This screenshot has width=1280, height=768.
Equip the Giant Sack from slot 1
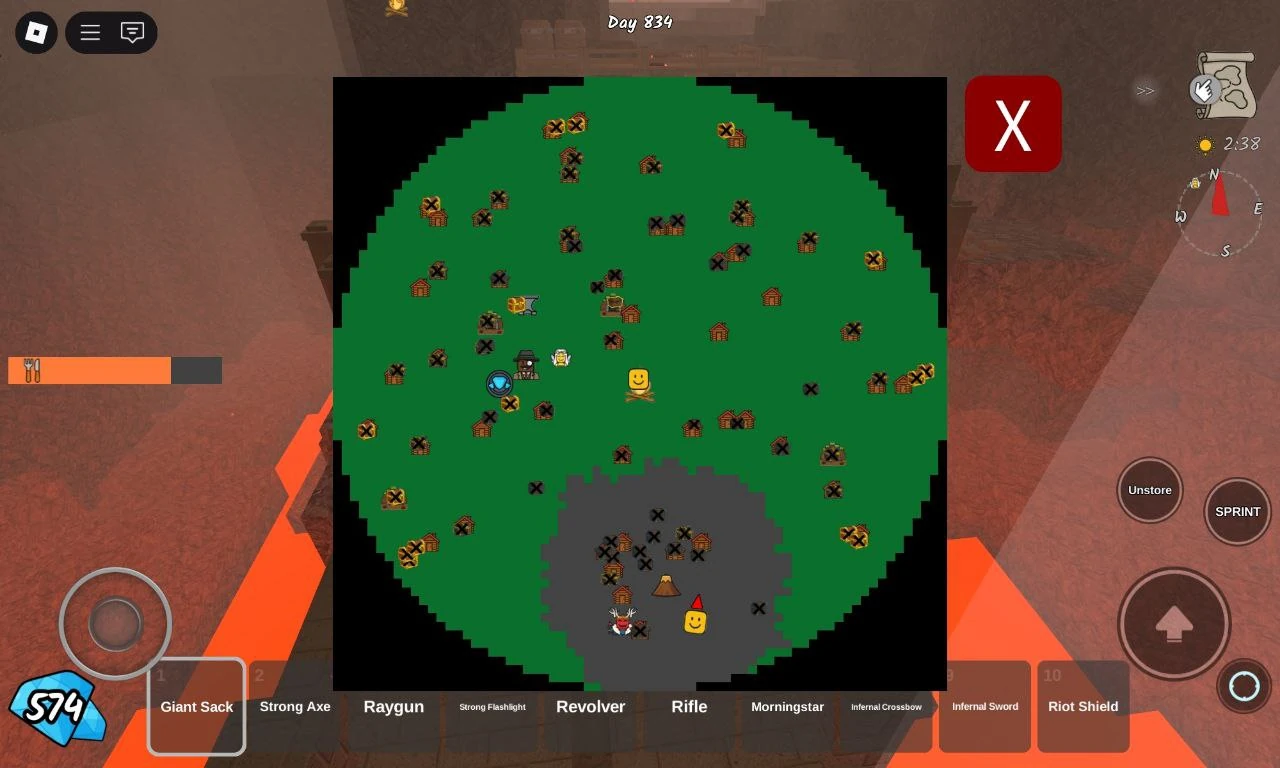[196, 706]
